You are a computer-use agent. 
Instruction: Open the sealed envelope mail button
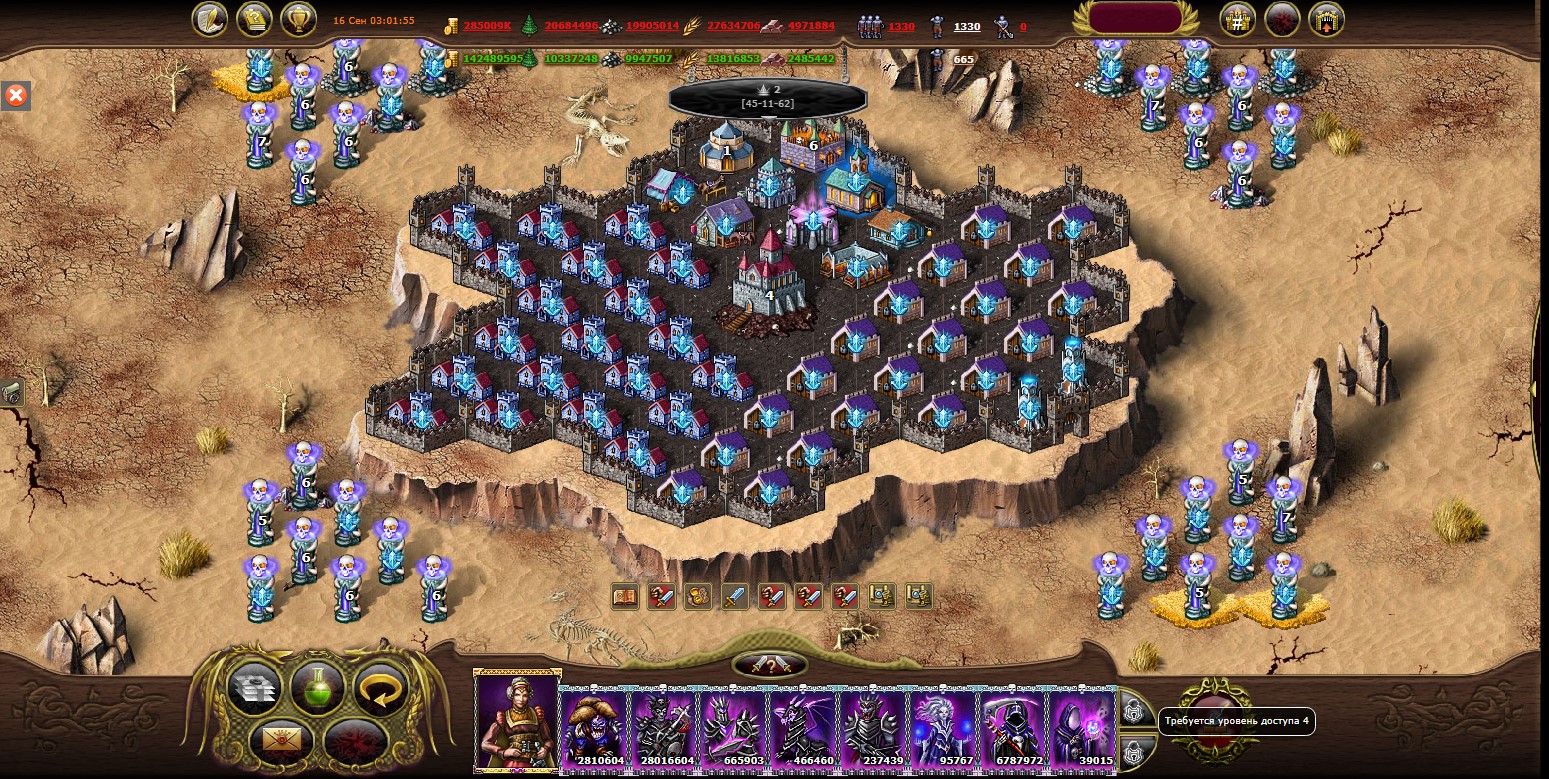tap(284, 741)
